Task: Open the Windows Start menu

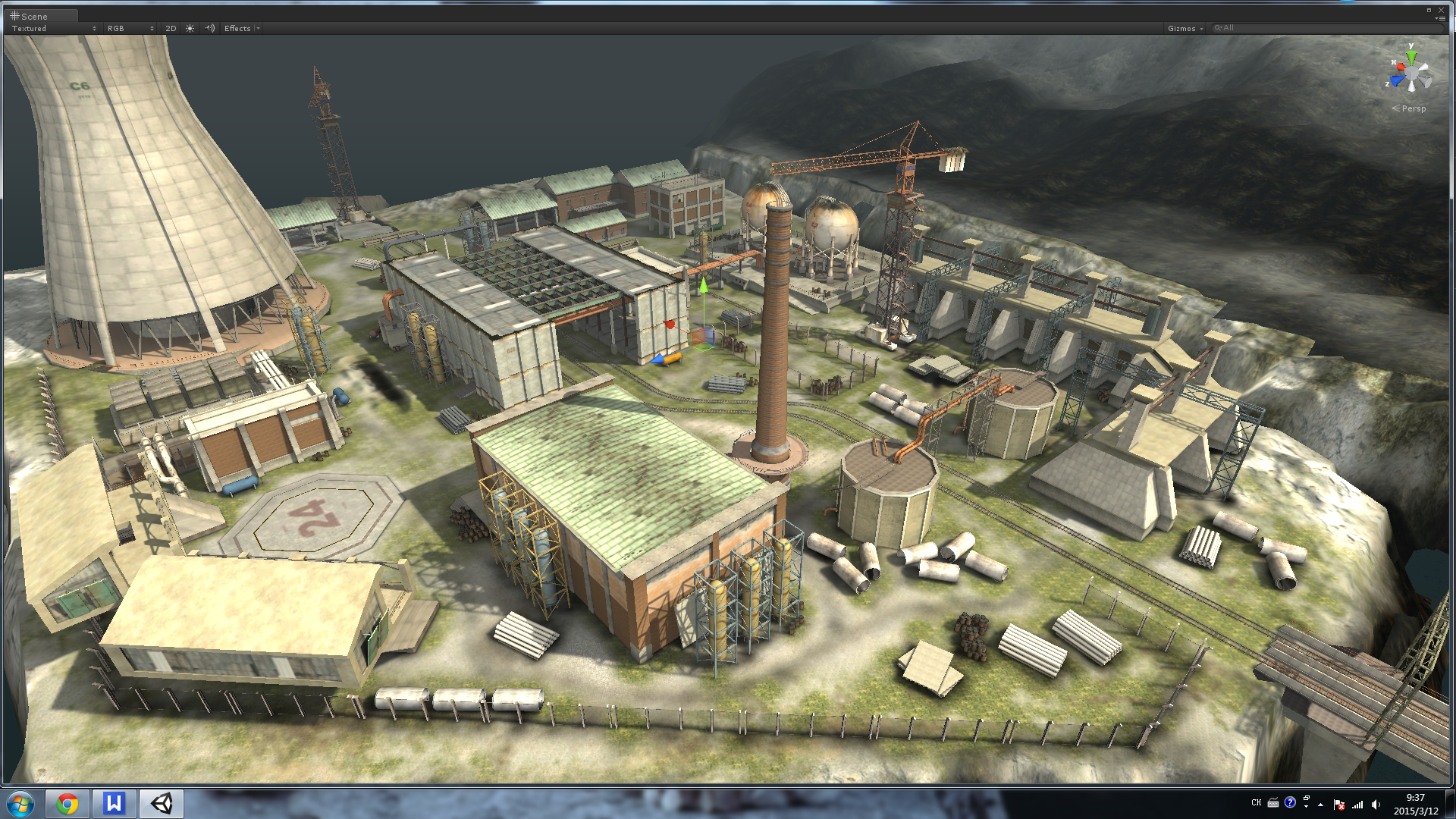Action: [x=20, y=803]
